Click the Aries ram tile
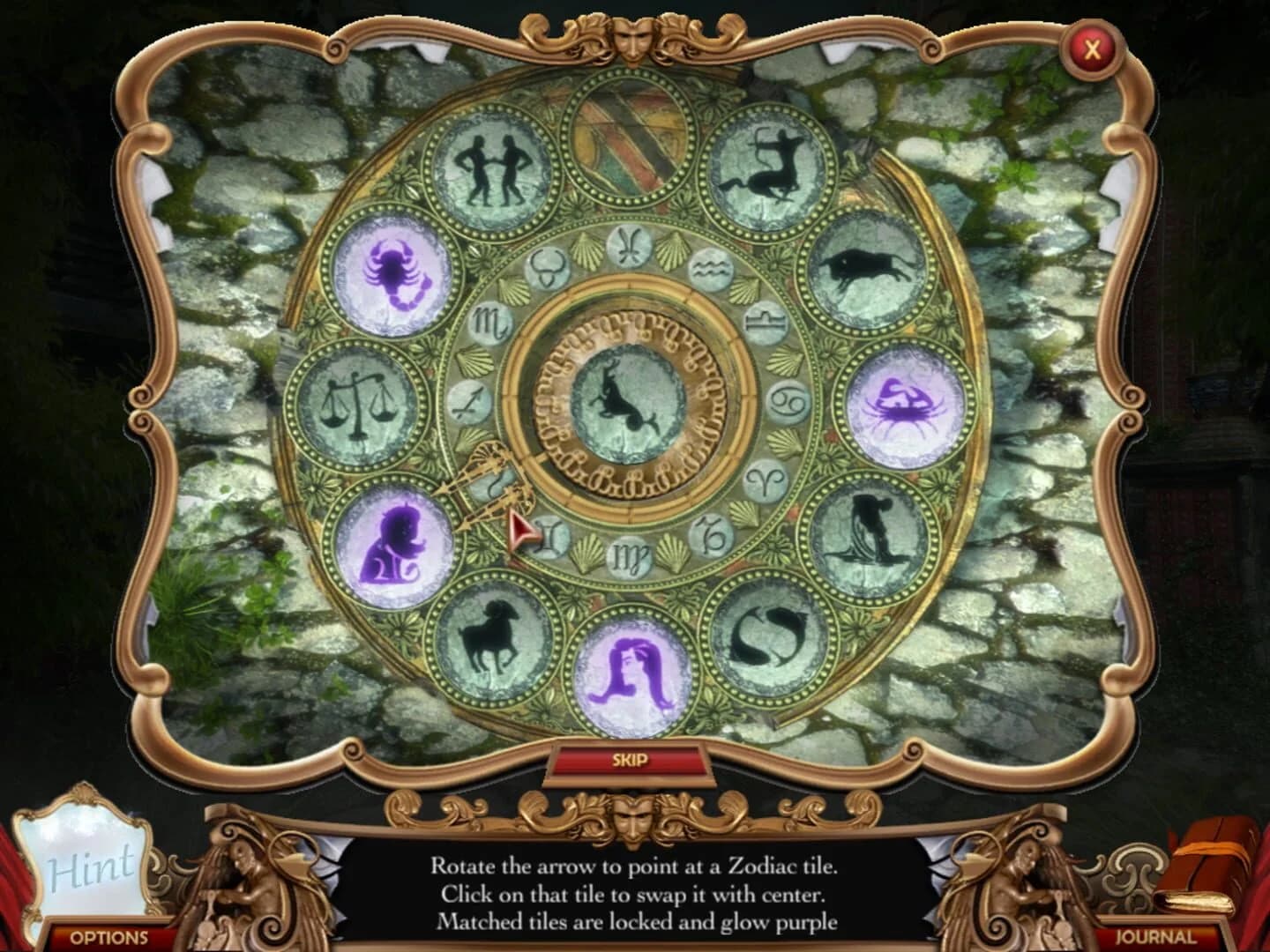This screenshot has width=1270, height=952. point(492,639)
